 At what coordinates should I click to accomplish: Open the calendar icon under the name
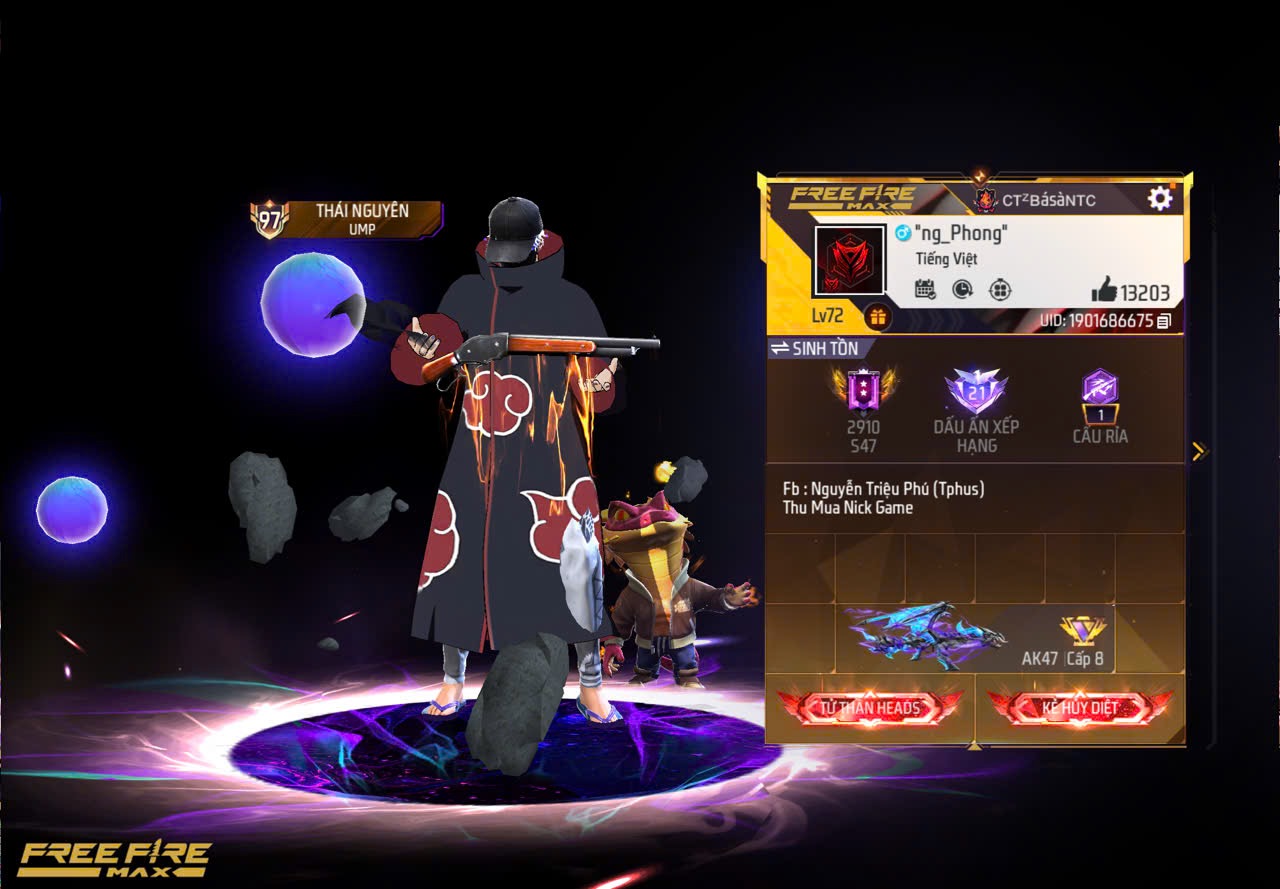(925, 290)
